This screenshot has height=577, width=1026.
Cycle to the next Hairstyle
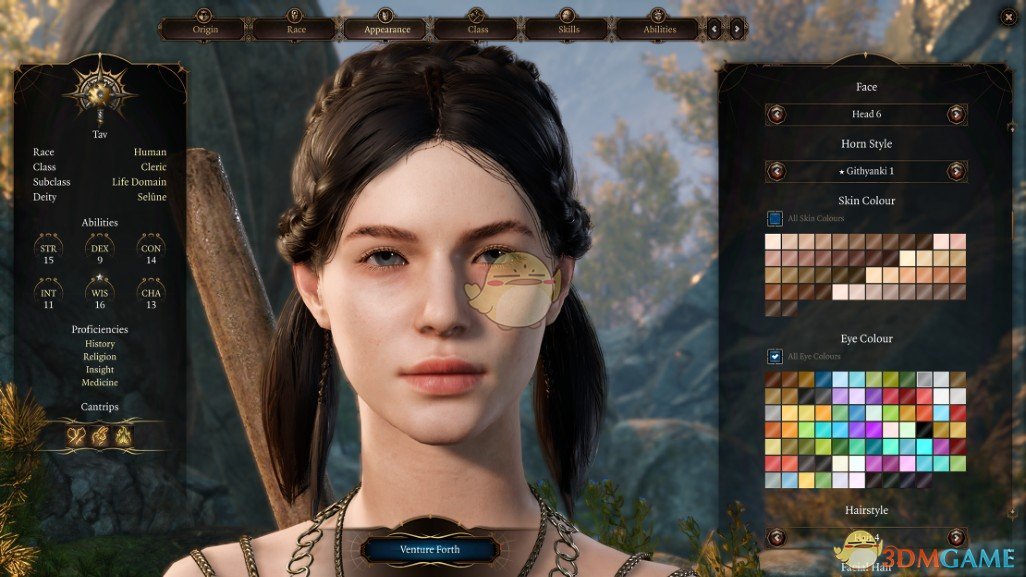[x=956, y=538]
